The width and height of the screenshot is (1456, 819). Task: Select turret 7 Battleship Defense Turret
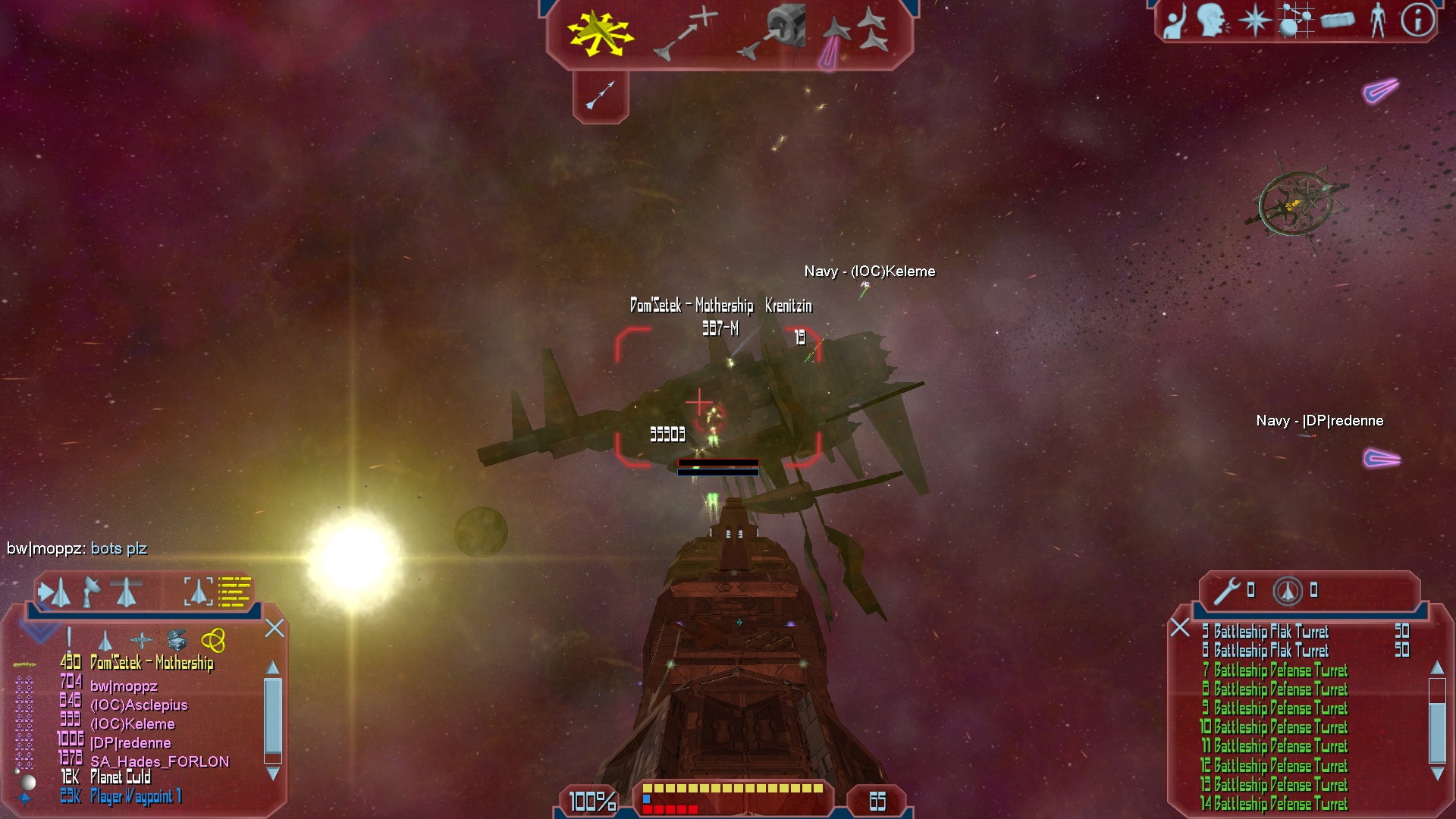tap(1280, 670)
